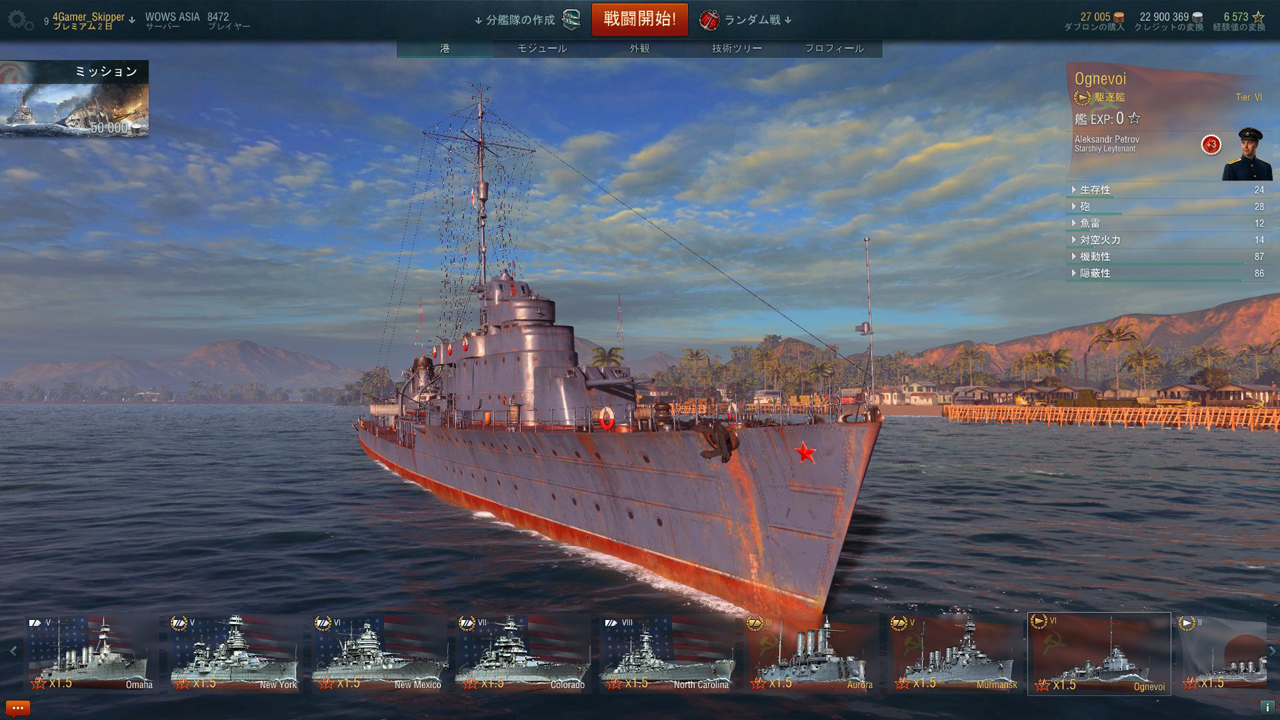
Task: Open the プロフィール tab
Action: coord(834,48)
